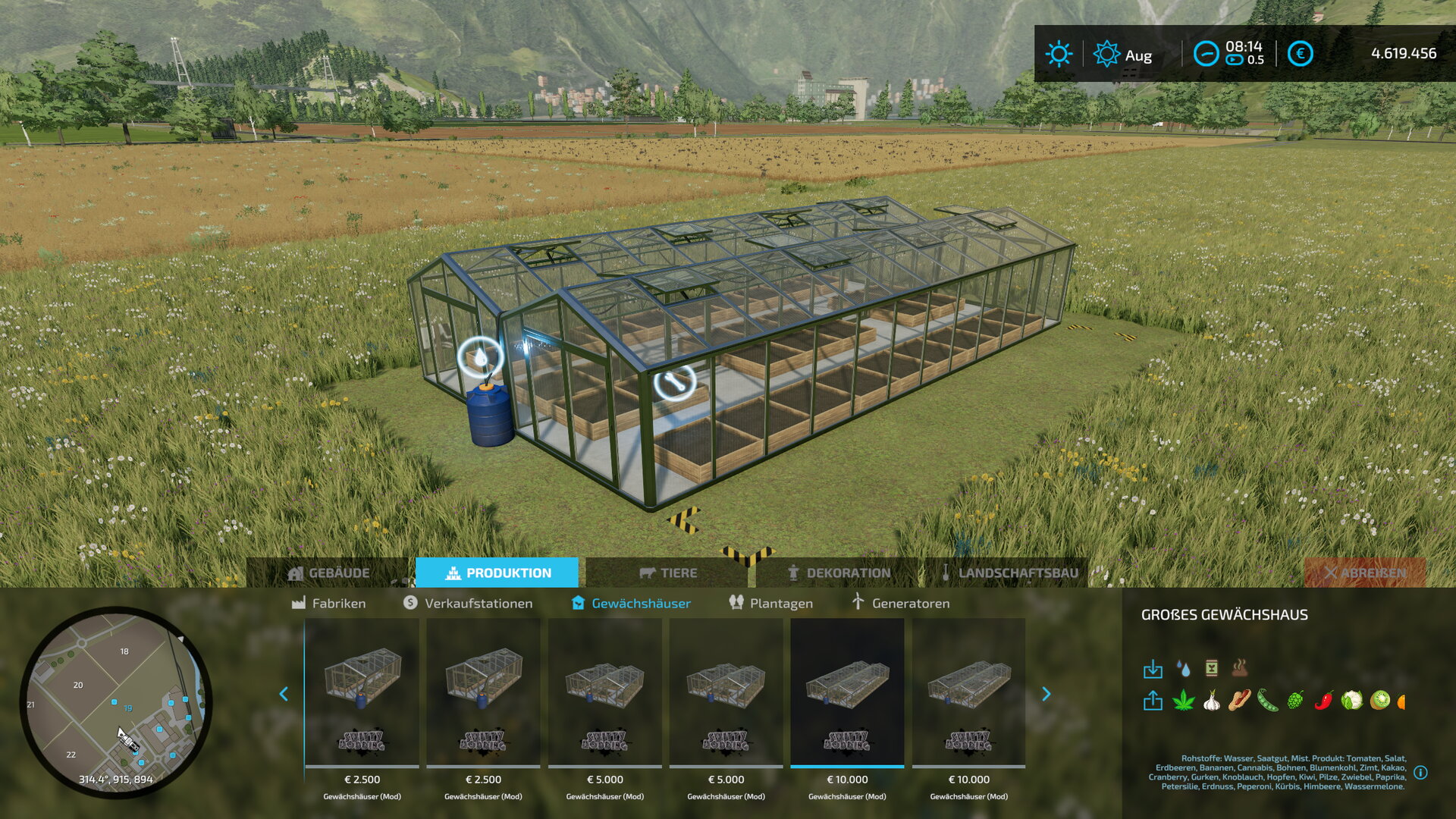This screenshot has height=819, width=1456.
Task: Switch to the Gebäude tab
Action: click(329, 573)
